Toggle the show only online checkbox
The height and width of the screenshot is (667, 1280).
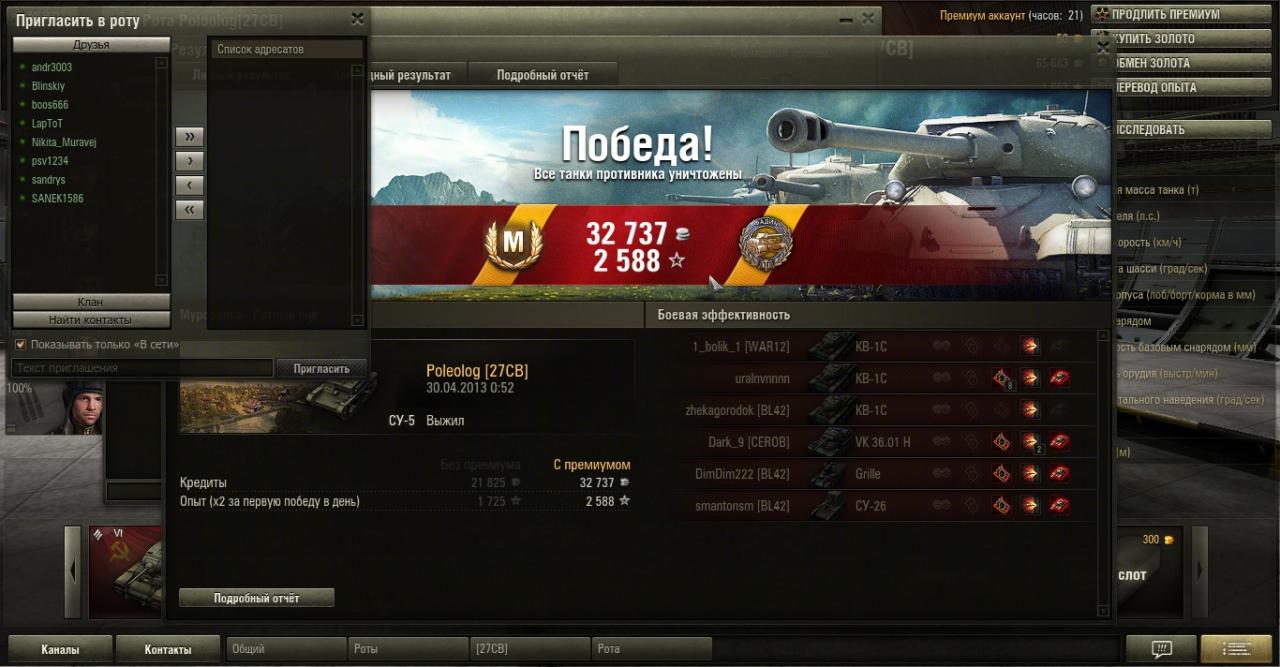point(21,344)
